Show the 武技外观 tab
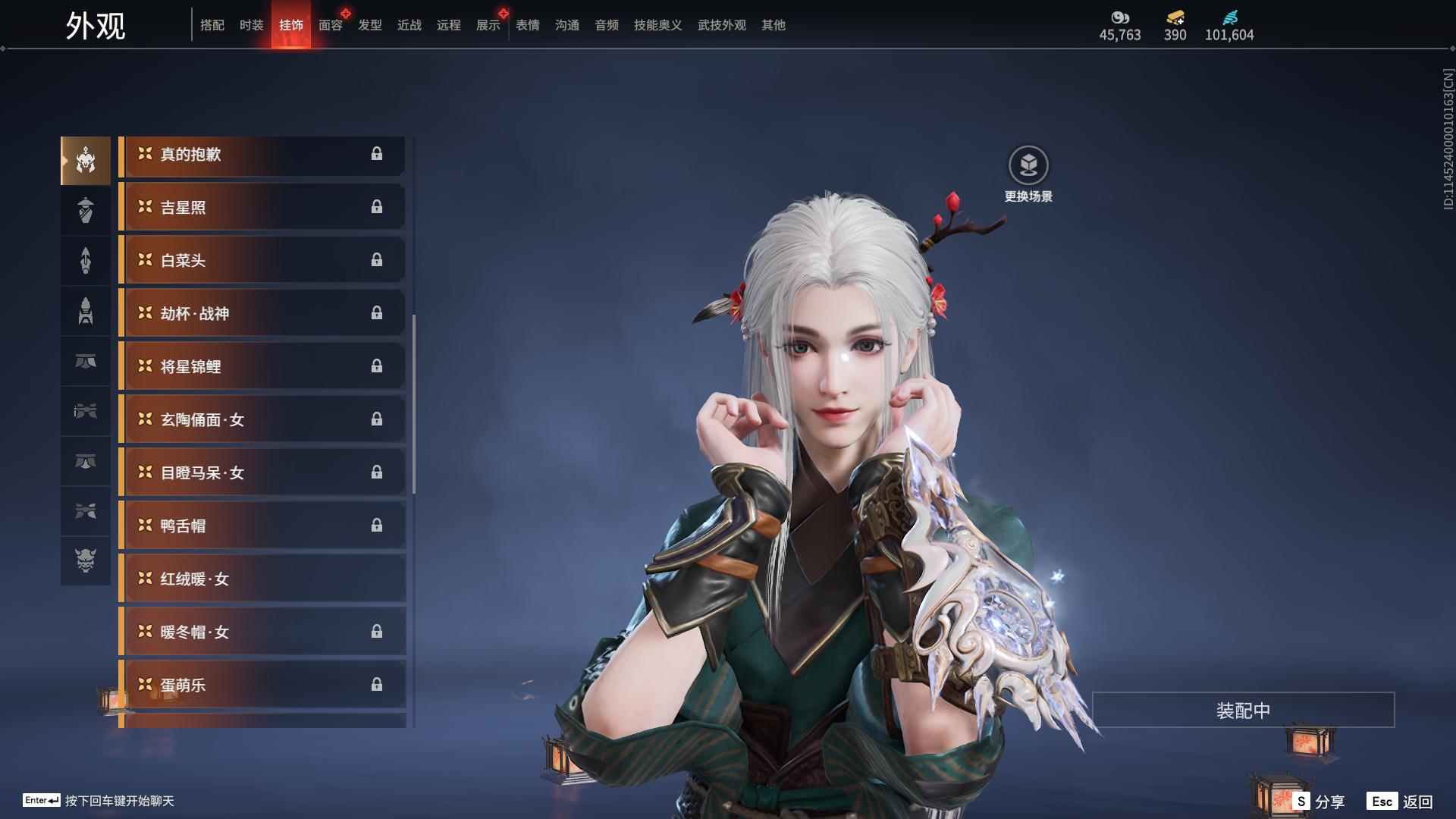 (721, 25)
